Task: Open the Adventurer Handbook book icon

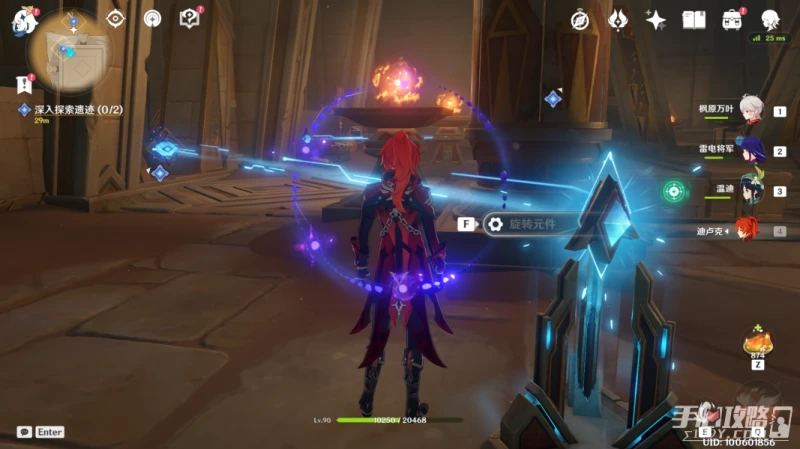Action: 694,19
